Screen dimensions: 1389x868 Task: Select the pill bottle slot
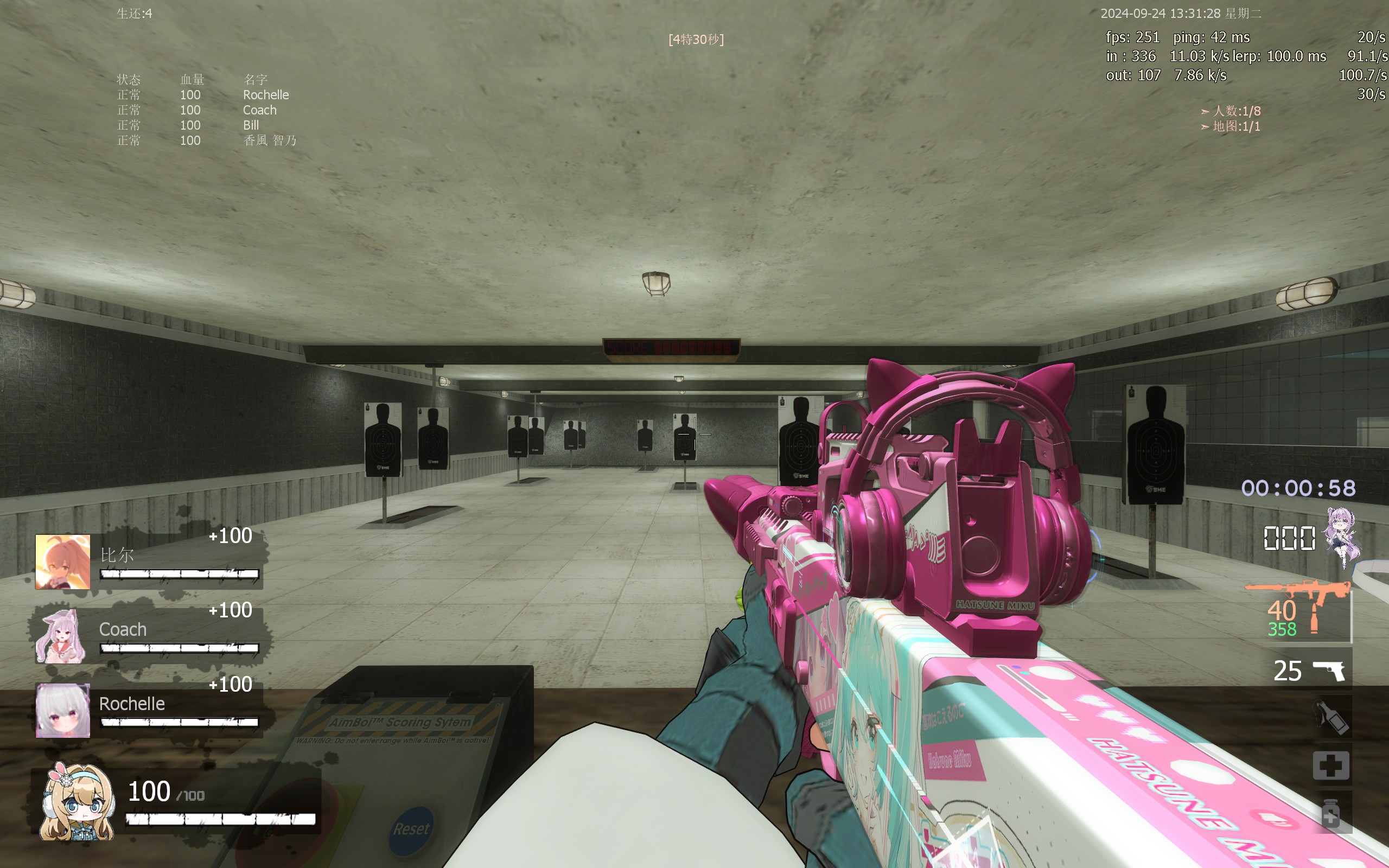(x=1331, y=813)
